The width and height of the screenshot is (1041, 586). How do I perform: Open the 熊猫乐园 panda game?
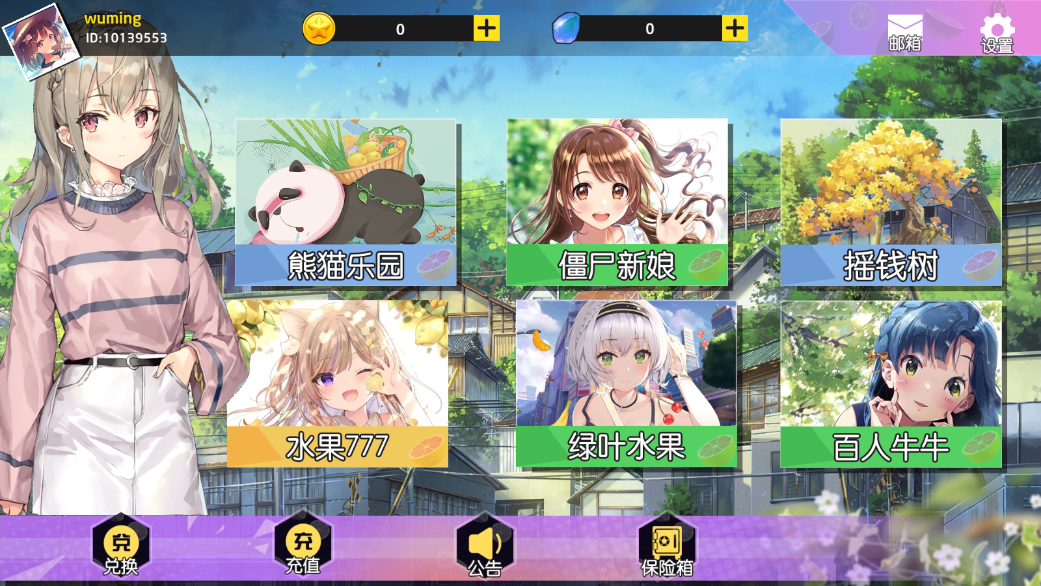point(346,202)
